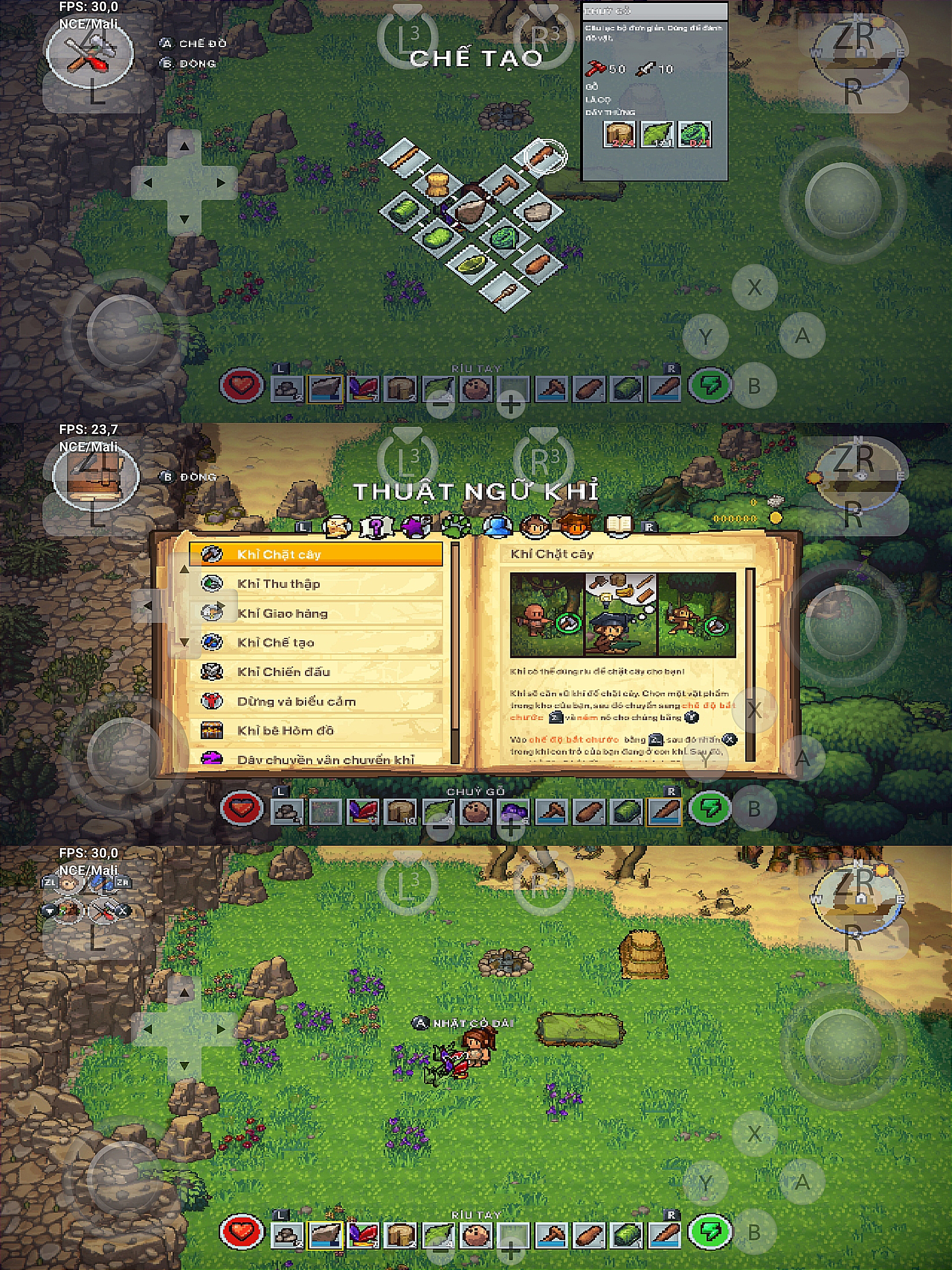Open the Khỉ Thu thập entry
The image size is (952, 1270).
point(316,584)
